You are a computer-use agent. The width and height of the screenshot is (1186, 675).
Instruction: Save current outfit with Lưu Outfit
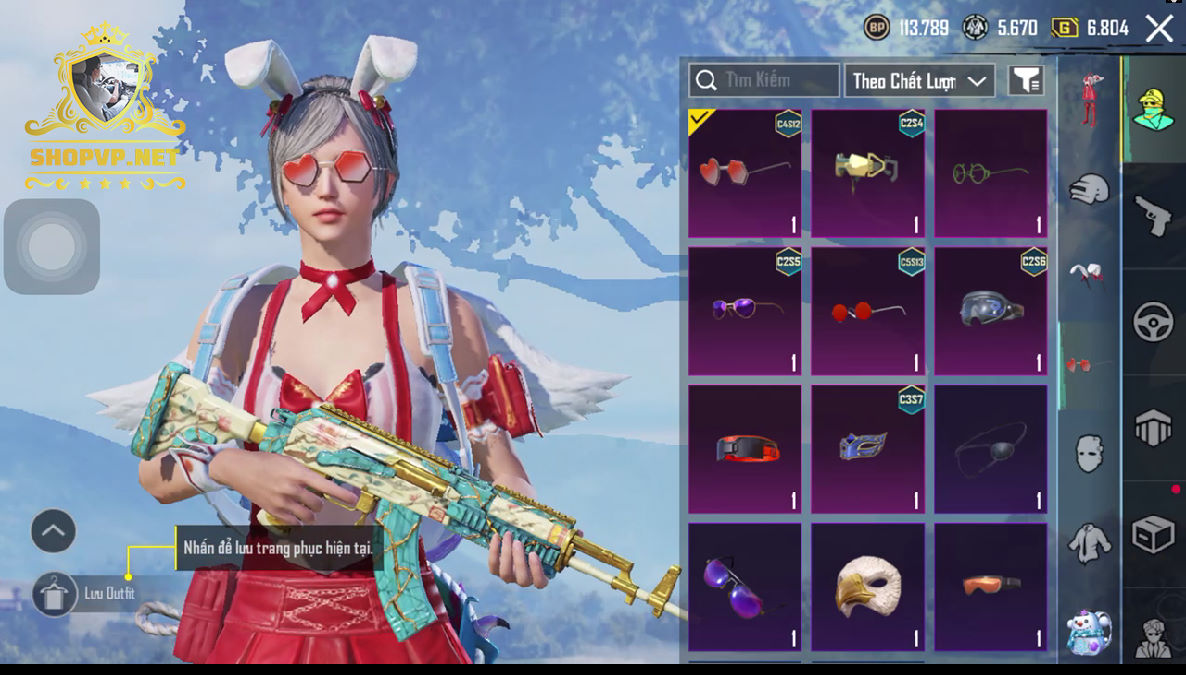55,594
